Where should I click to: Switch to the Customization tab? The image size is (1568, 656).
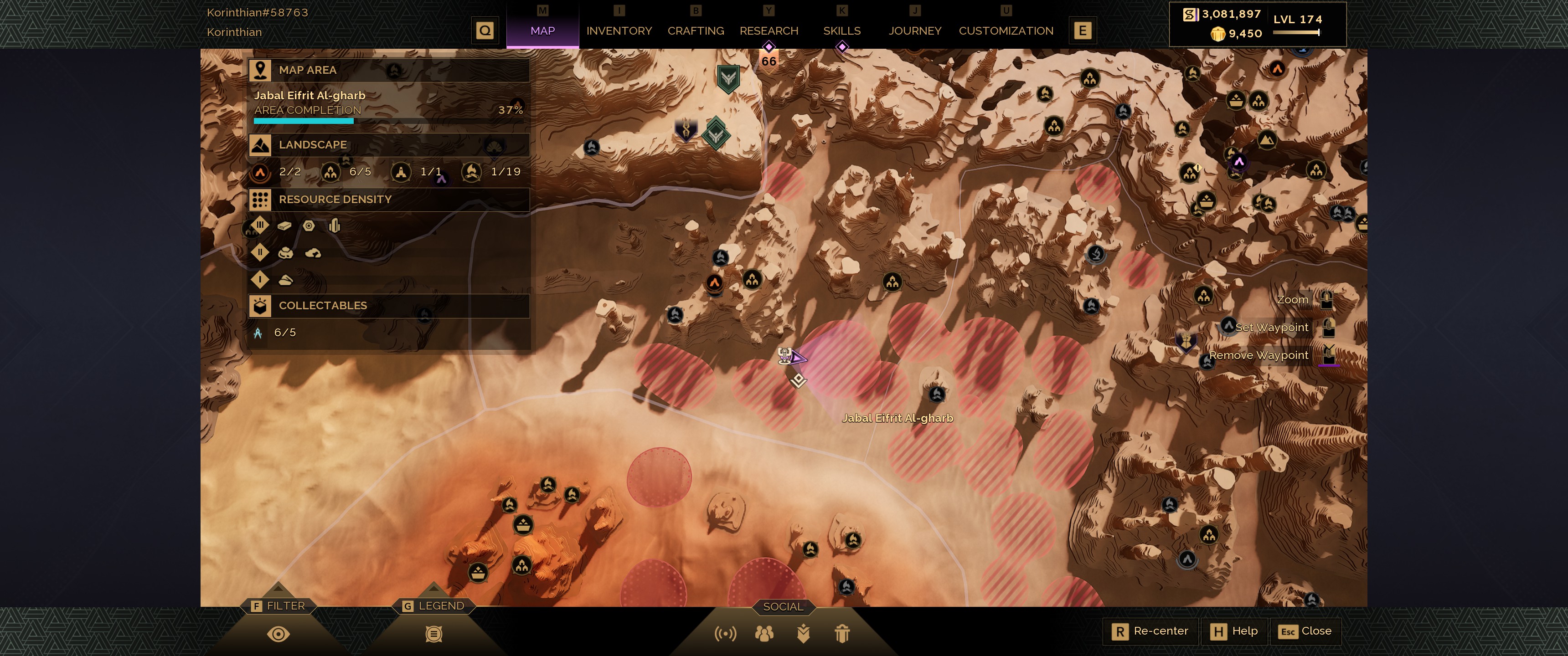point(1006,31)
